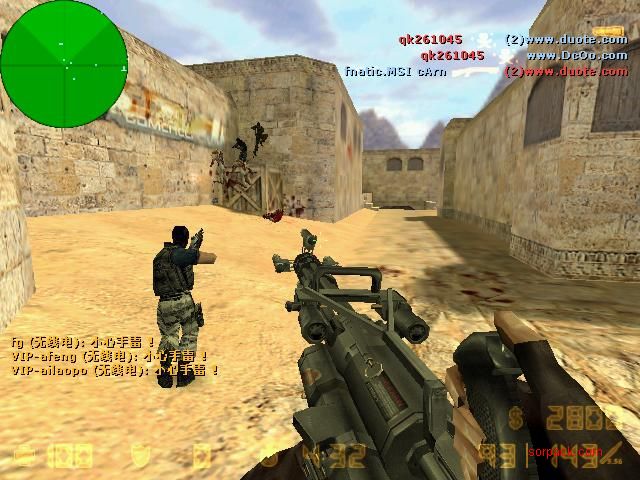Screen dimensions: 640x480
Task: Select VIP-afeng's radio chat message
Action: pos(110,355)
